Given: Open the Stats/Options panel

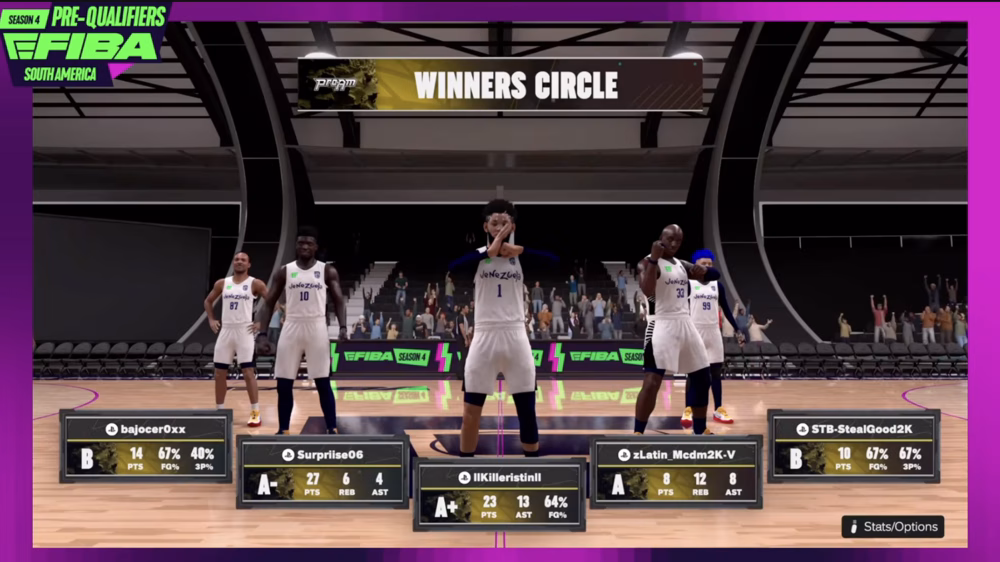Looking at the screenshot, I should coord(892,526).
